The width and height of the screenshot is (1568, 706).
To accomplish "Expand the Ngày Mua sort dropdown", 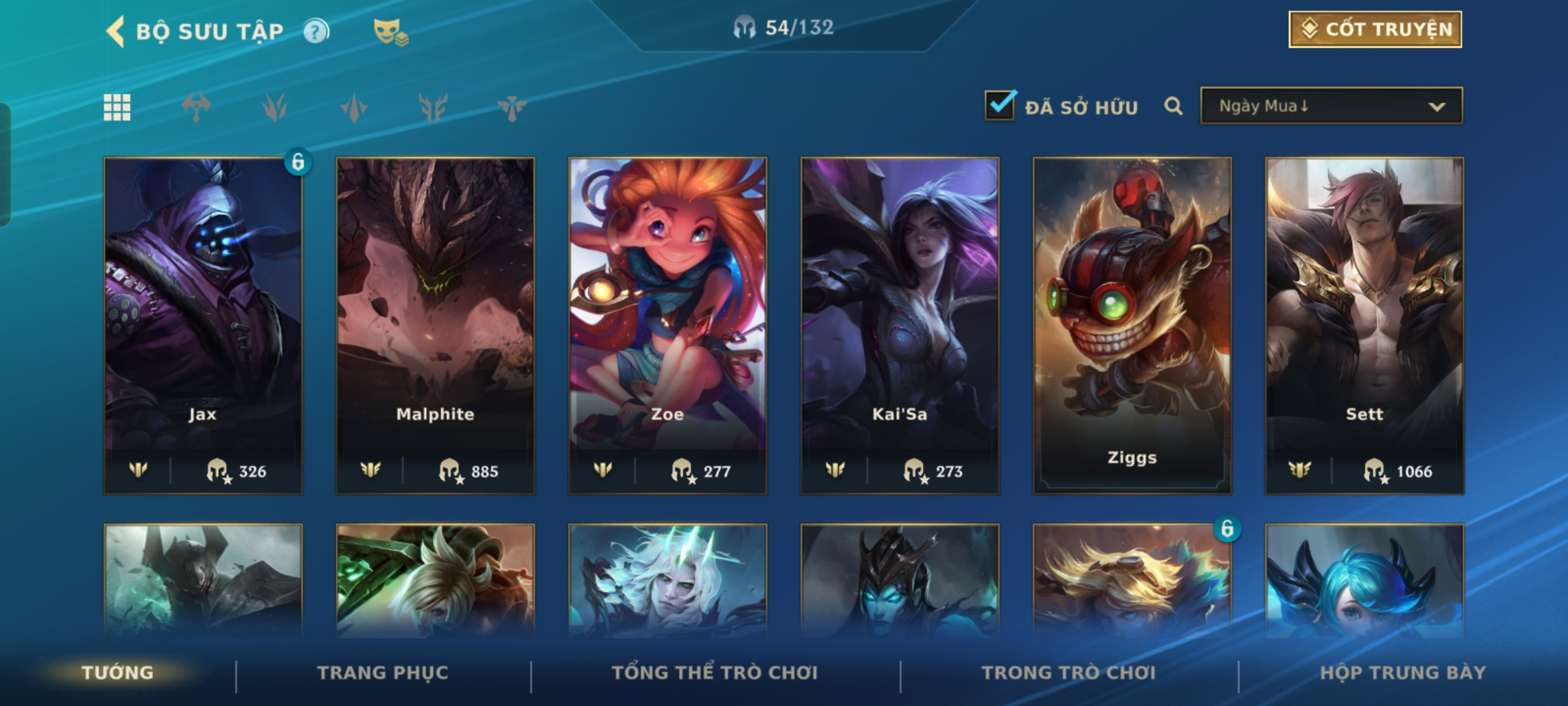I will pos(1331,106).
